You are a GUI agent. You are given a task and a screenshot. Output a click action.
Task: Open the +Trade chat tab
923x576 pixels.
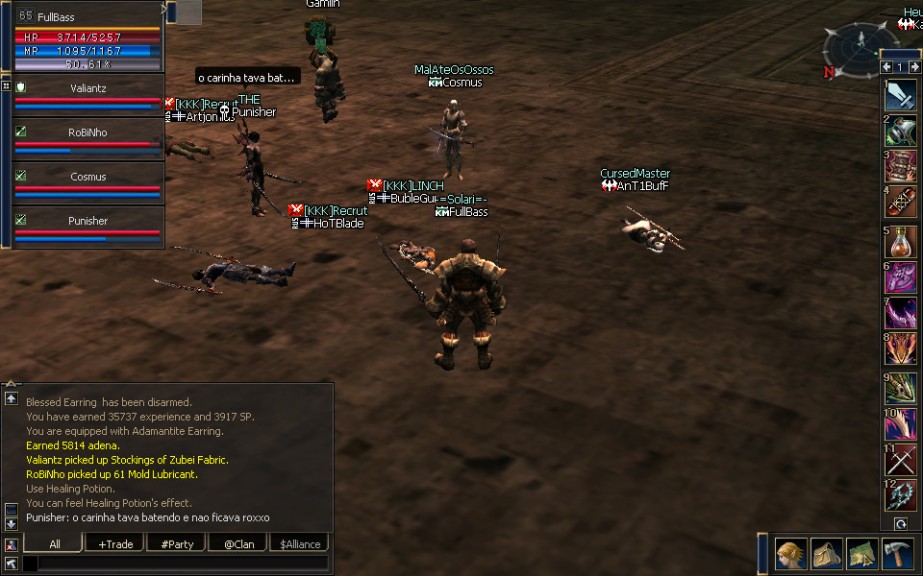(115, 544)
